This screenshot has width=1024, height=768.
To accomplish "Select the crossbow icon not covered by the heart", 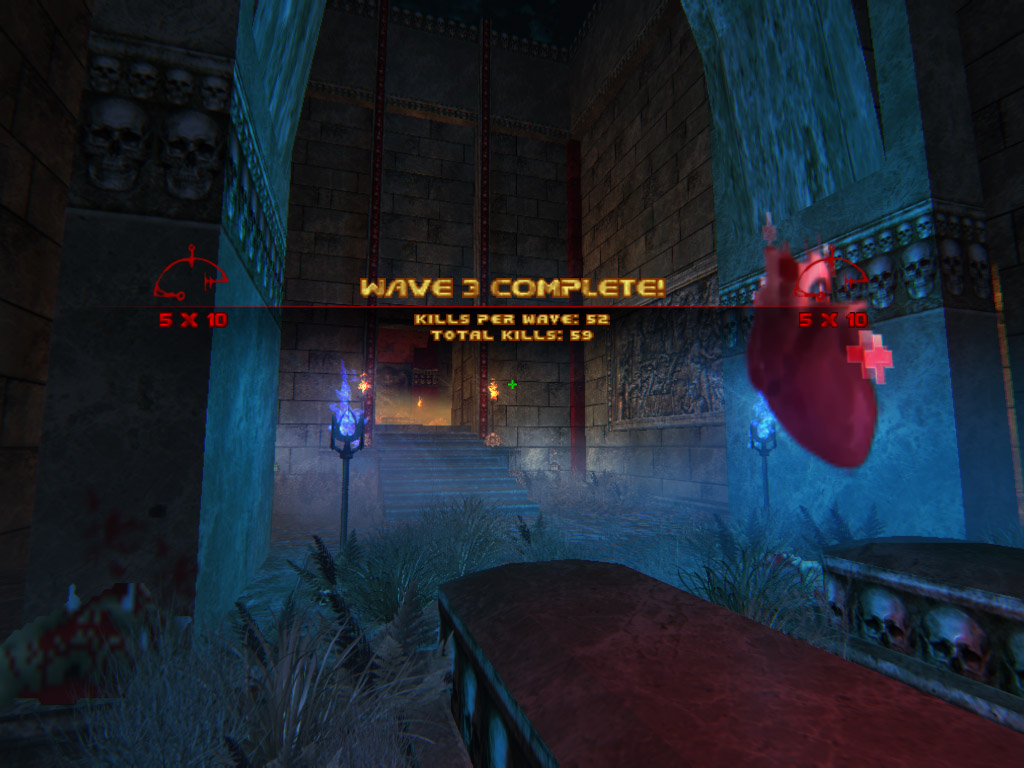I will pos(190,276).
